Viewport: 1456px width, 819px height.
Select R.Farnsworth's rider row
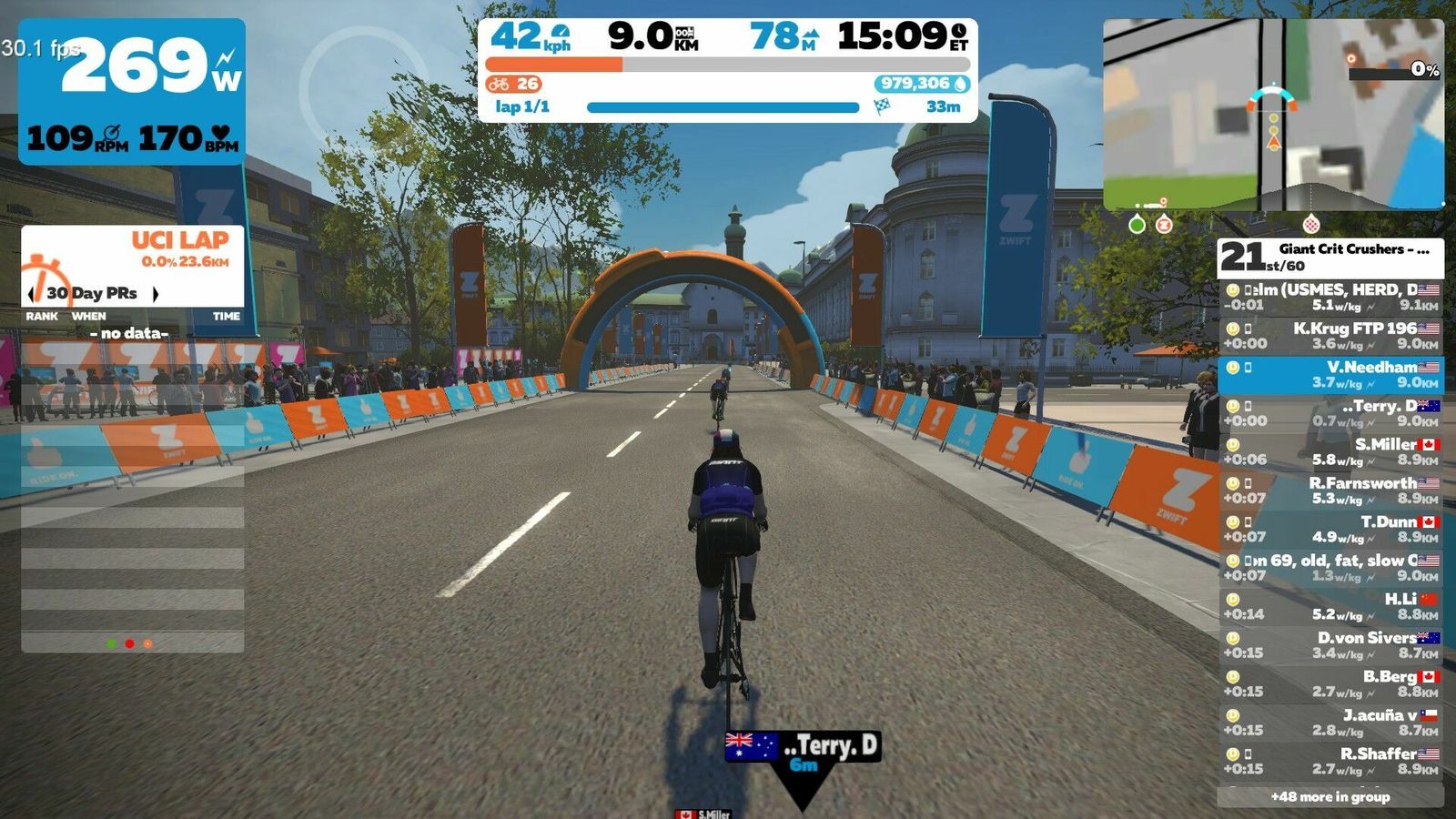click(x=1330, y=490)
